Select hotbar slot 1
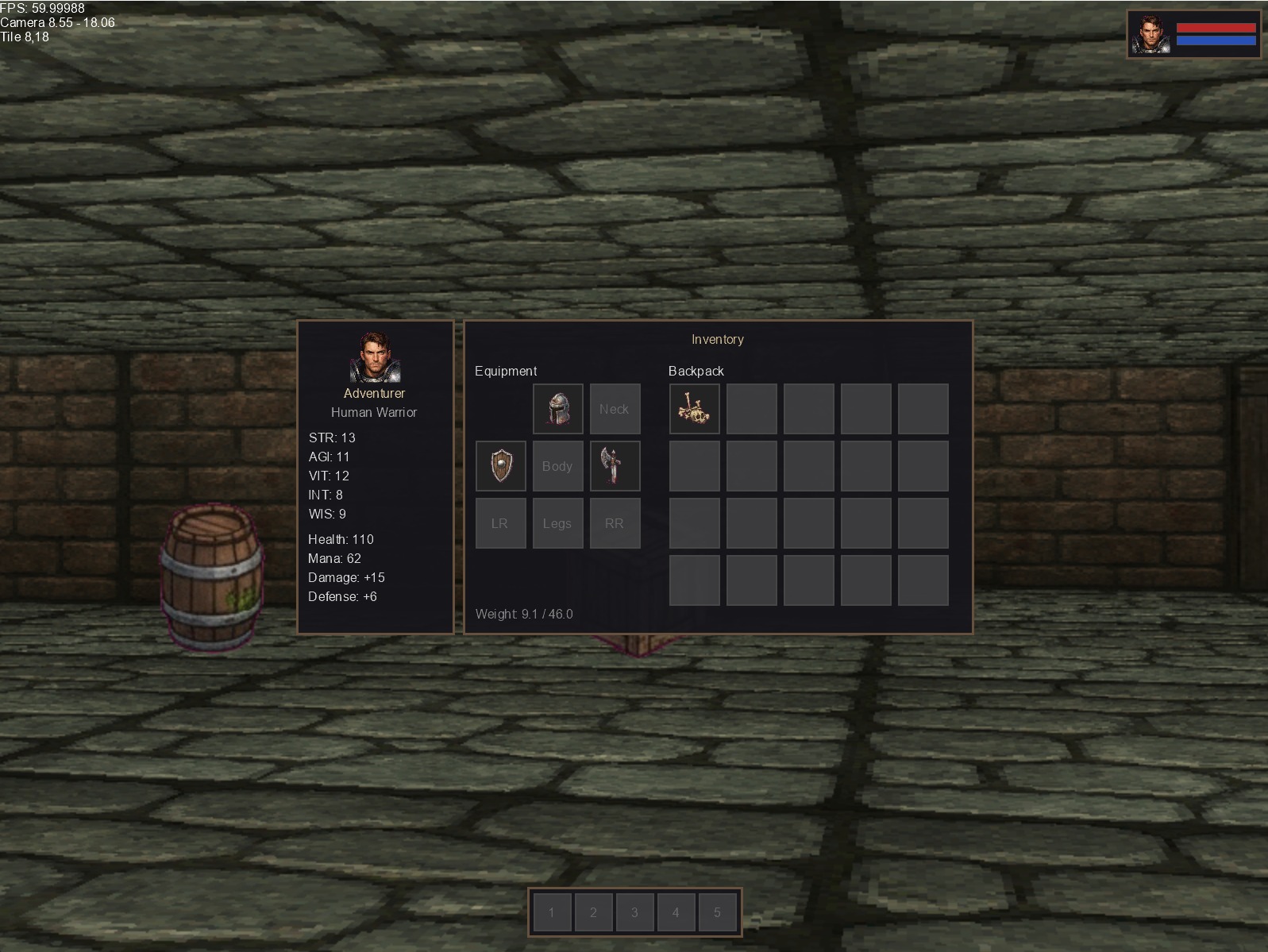Viewport: 1268px width, 952px height. 552,912
